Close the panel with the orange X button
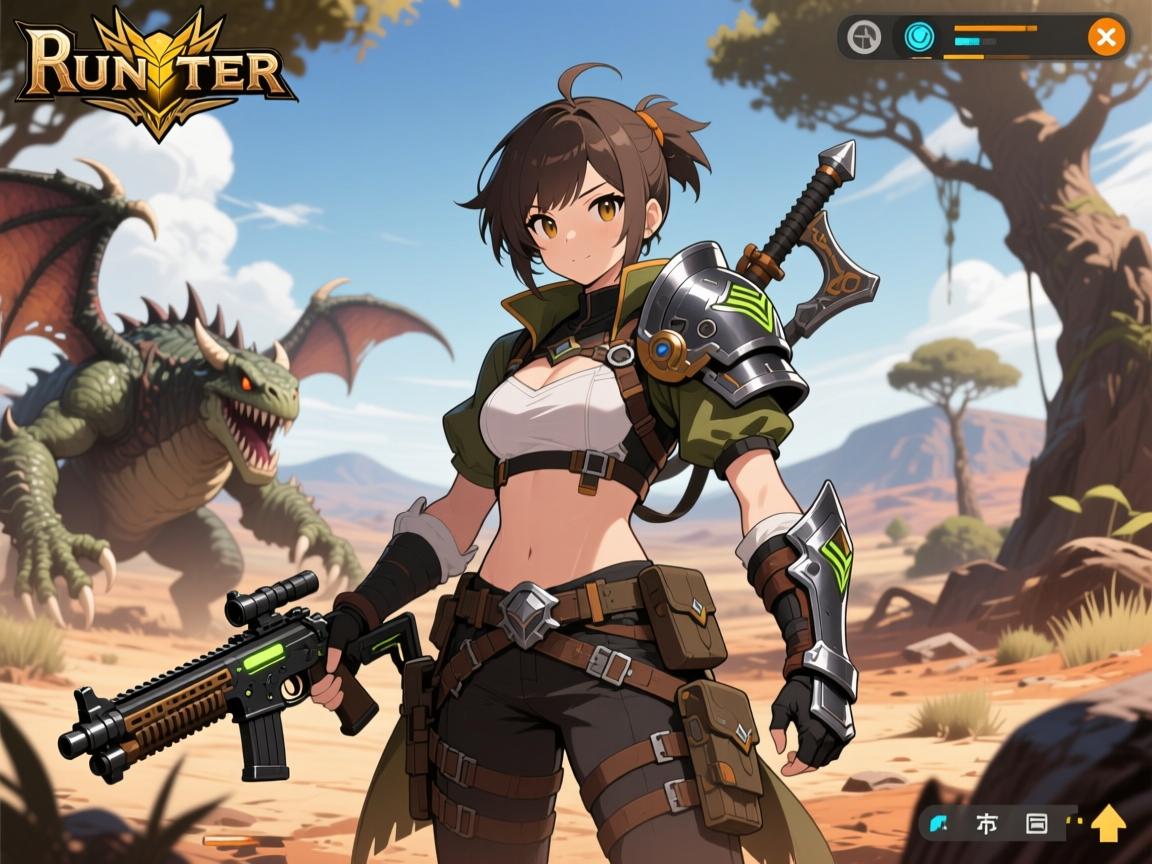The width and height of the screenshot is (1152, 864). click(x=1106, y=38)
